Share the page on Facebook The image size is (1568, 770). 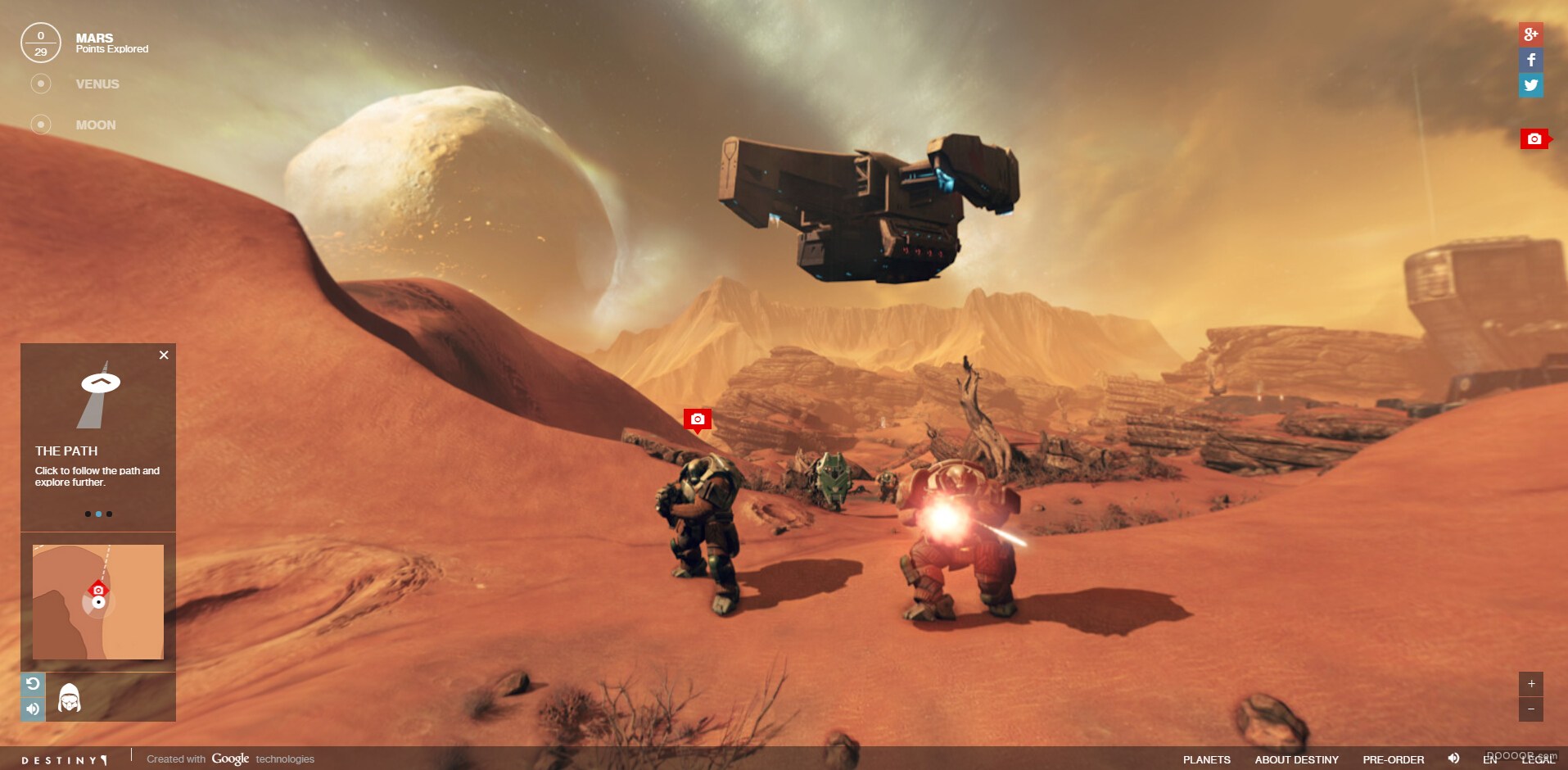coord(1531,59)
